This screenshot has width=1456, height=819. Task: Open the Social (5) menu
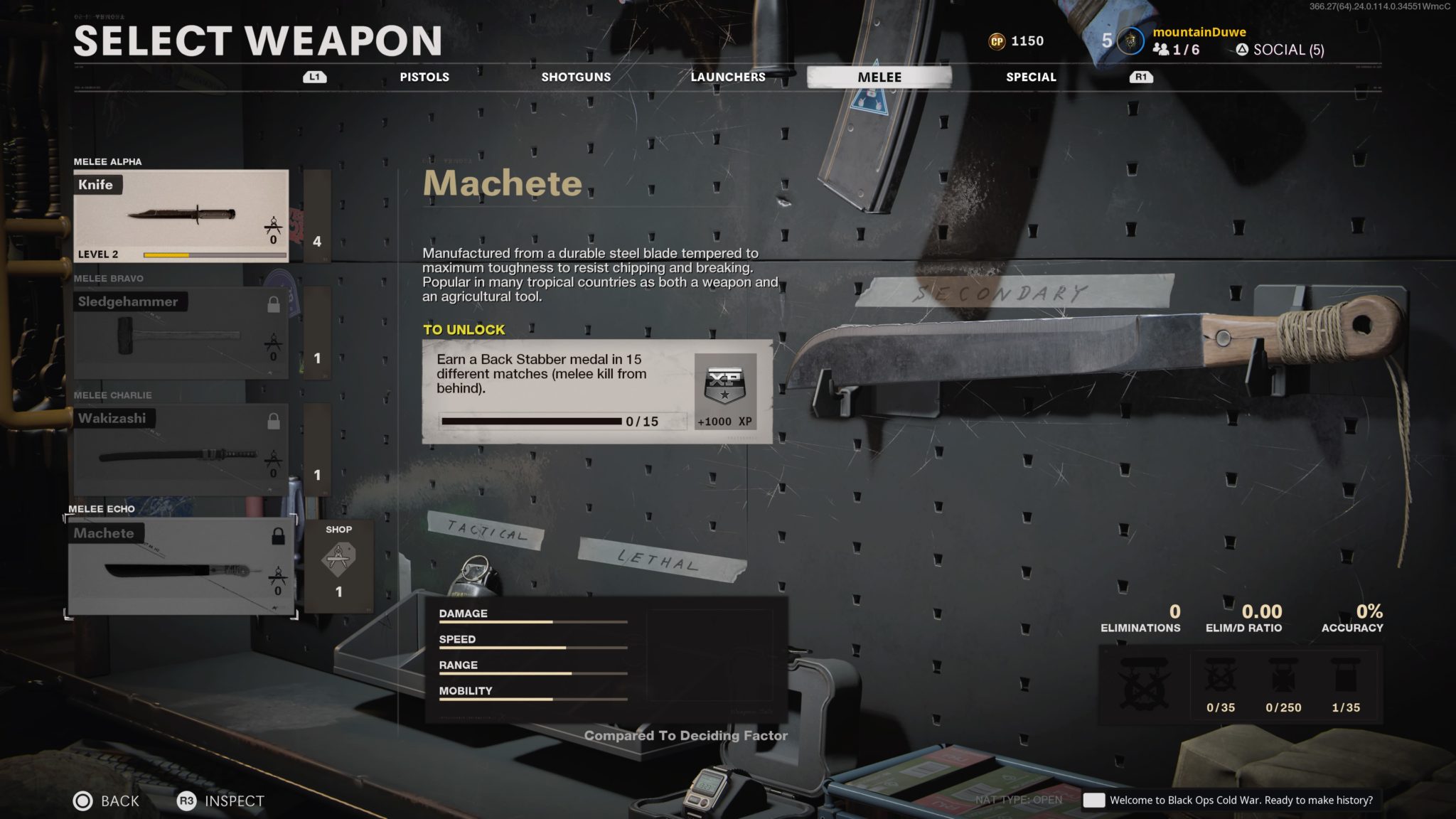point(1280,50)
